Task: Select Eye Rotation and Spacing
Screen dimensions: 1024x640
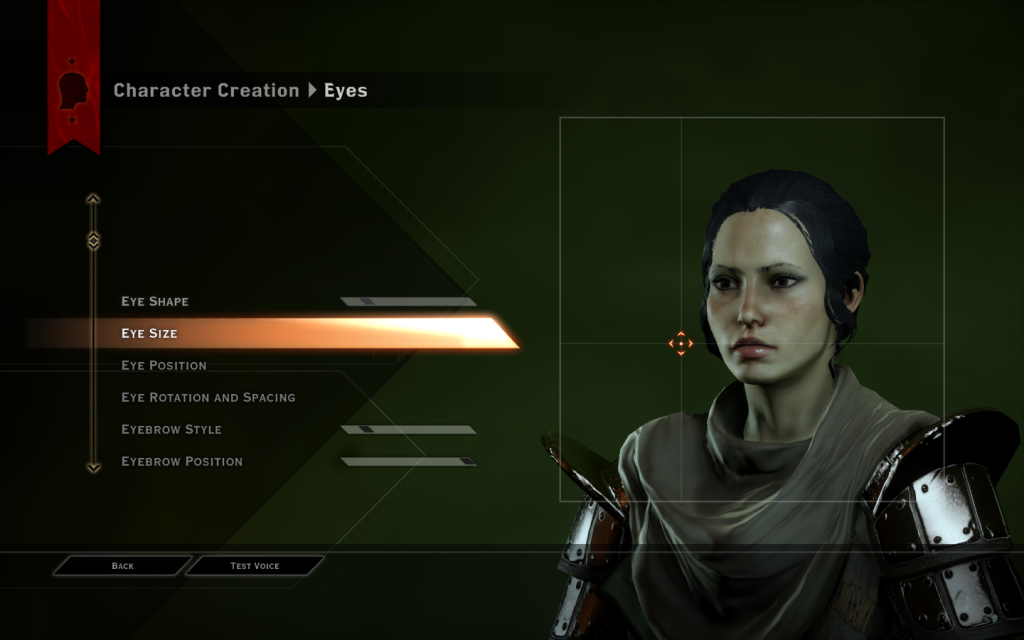Action: tap(208, 397)
